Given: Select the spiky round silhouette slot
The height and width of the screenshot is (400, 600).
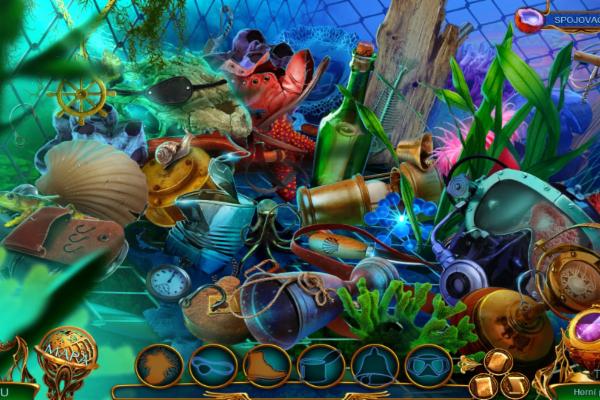Looking at the screenshot, I should click(x=159, y=366).
